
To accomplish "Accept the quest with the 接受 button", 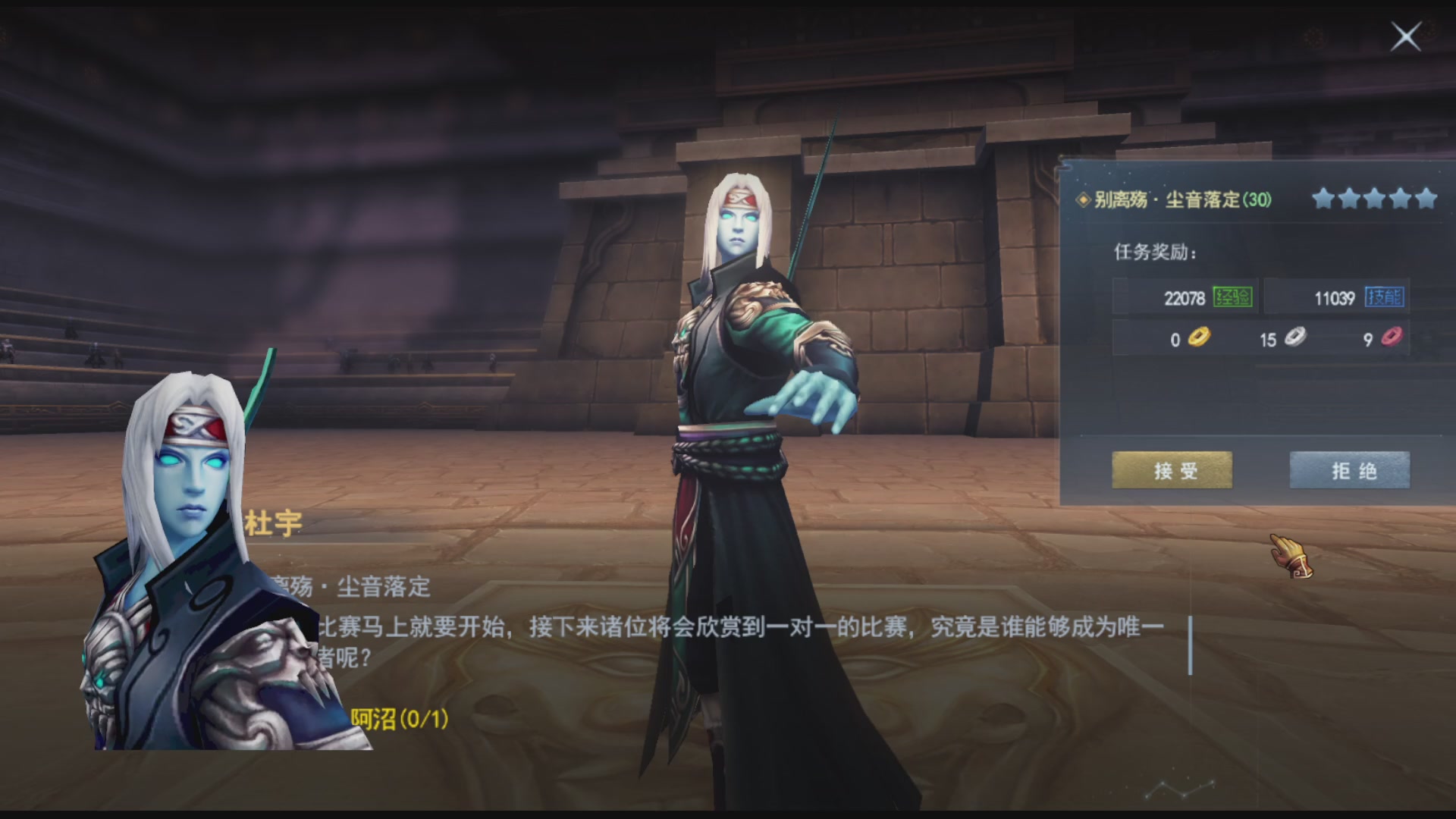I will [1171, 470].
